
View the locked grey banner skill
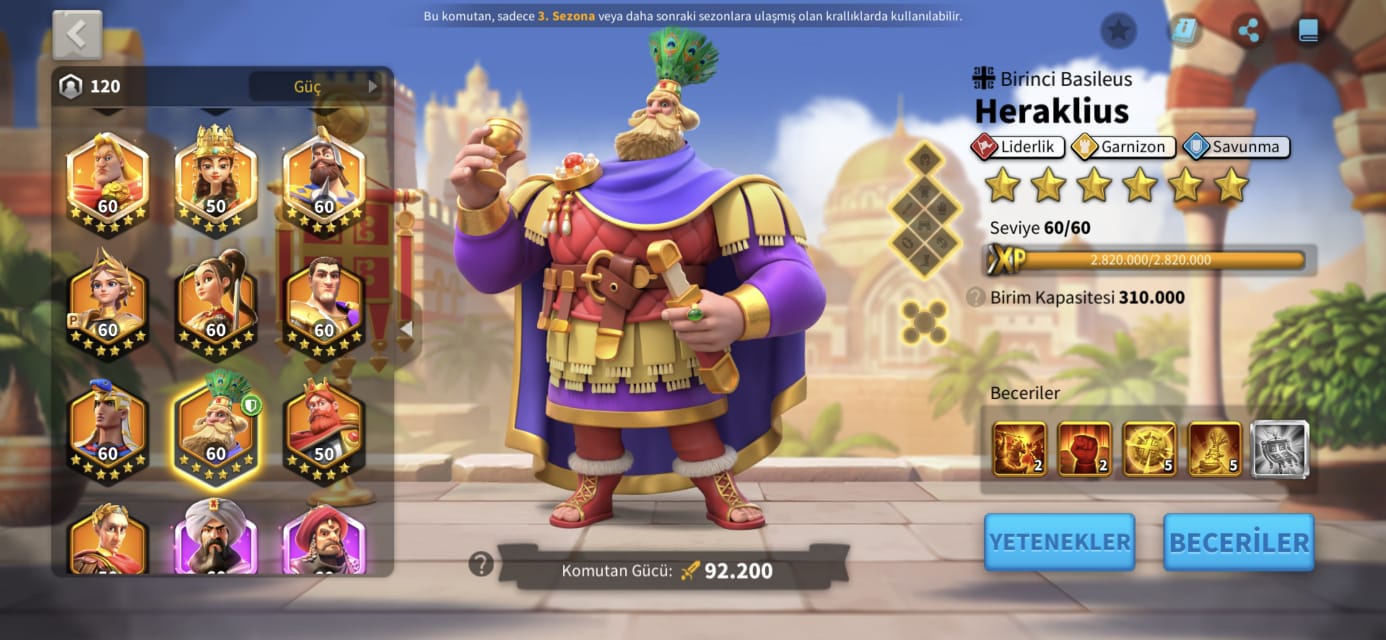(1279, 449)
